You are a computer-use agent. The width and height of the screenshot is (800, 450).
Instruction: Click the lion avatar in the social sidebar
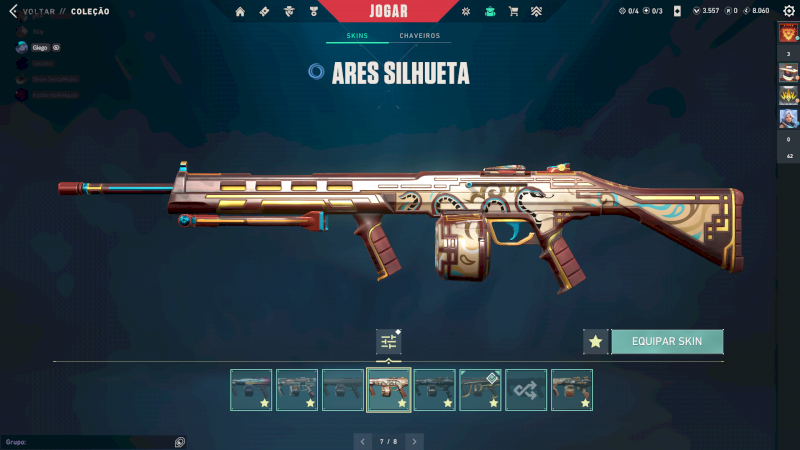tap(787, 32)
